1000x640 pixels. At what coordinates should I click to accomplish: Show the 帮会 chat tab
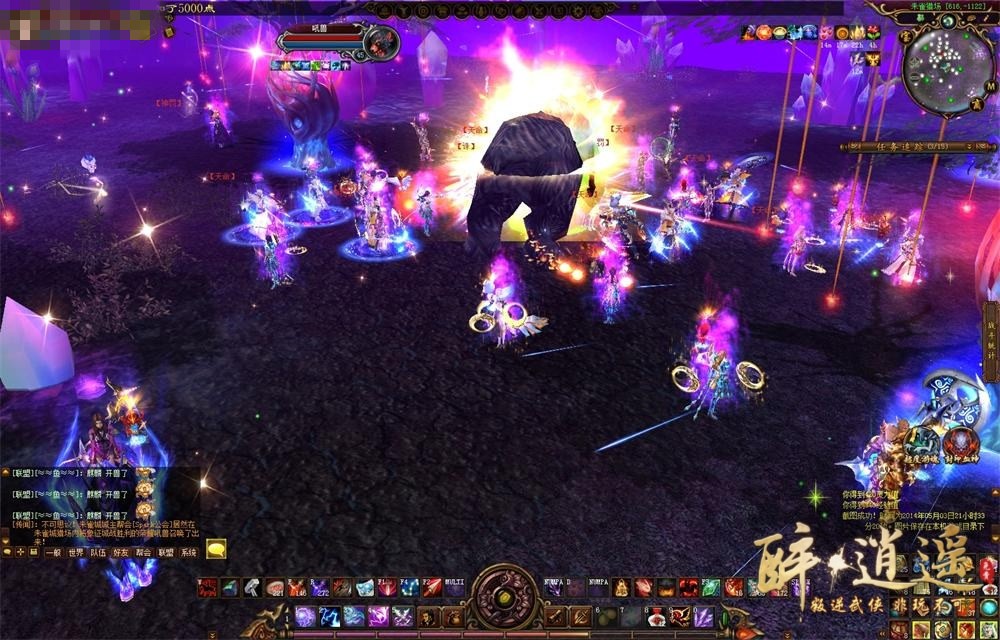(x=144, y=551)
